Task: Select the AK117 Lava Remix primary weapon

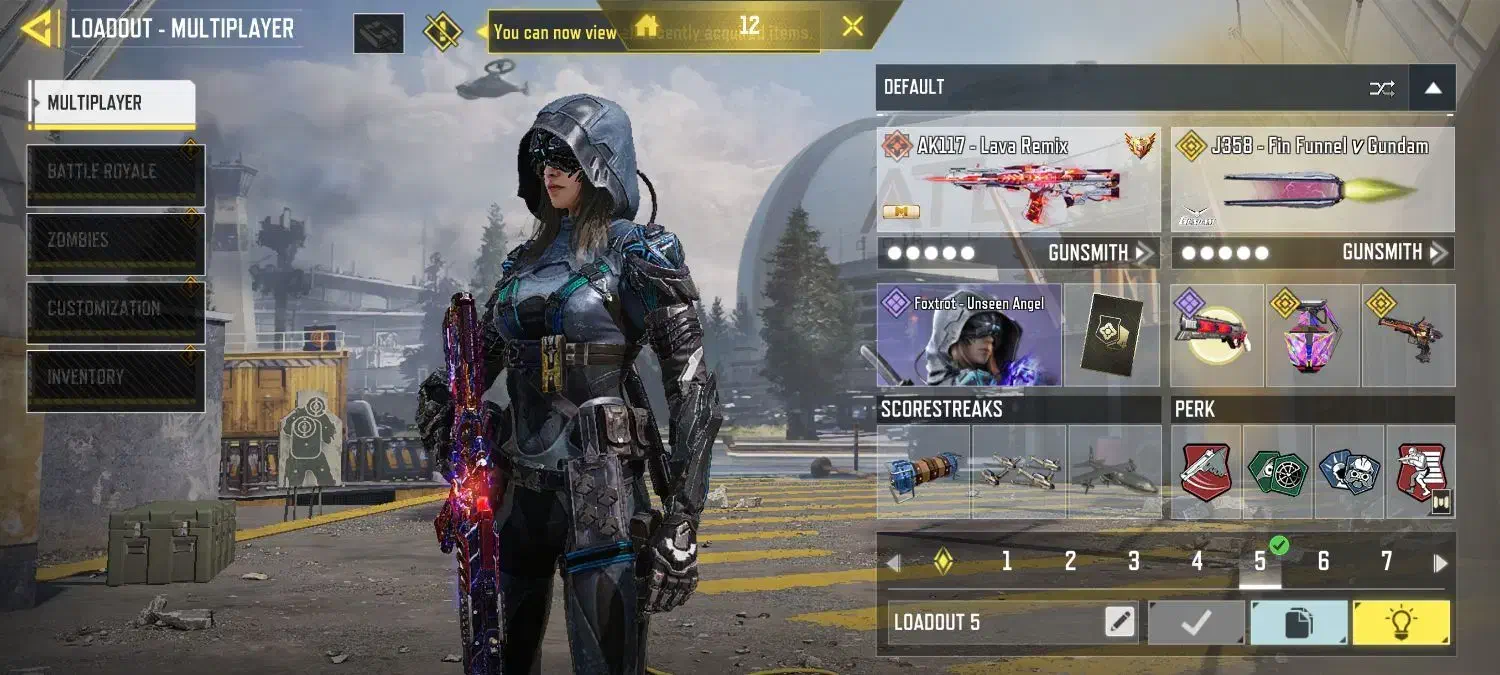Action: pos(1018,180)
